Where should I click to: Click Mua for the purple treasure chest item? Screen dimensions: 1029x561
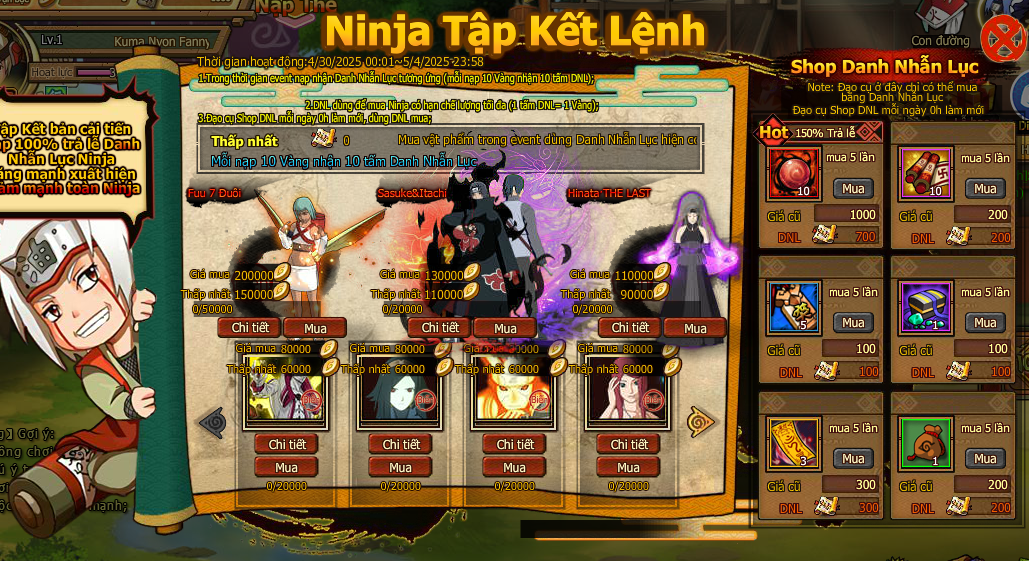coord(985,322)
